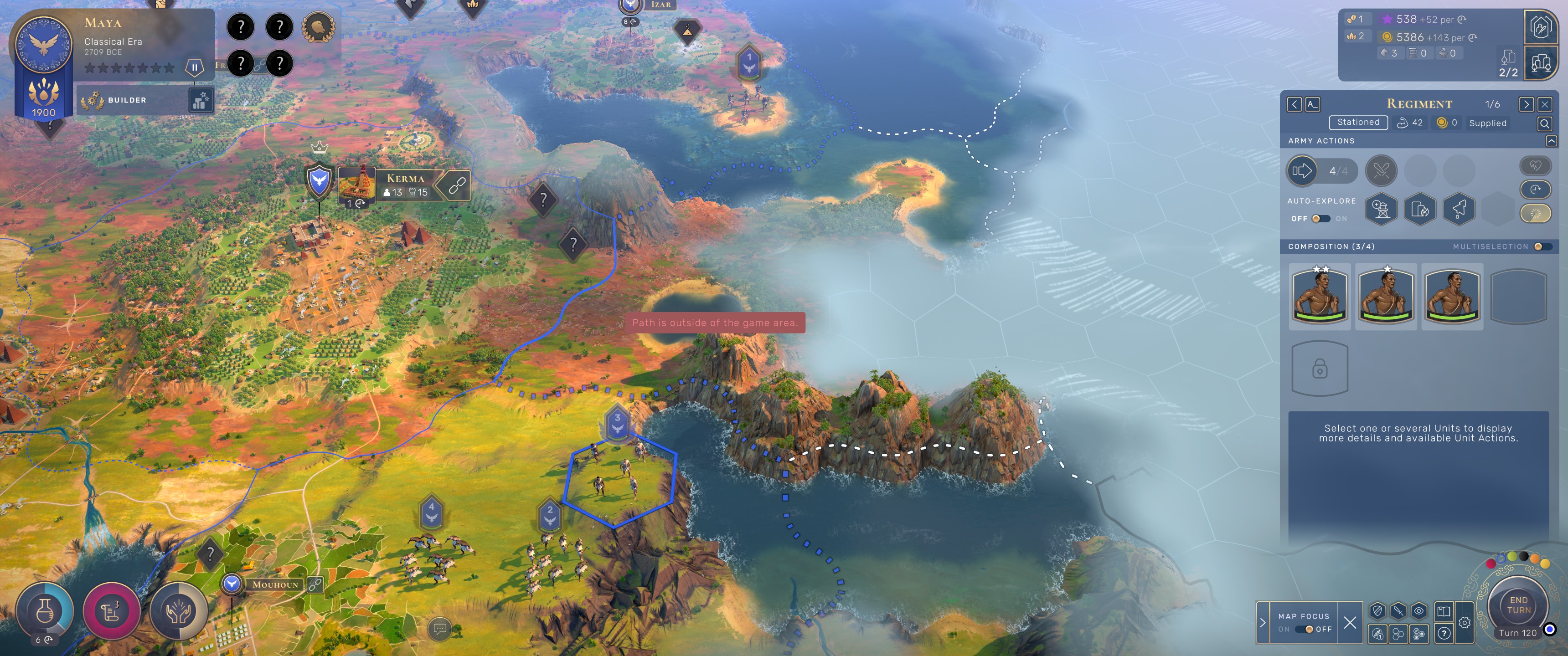Switch the Map Focus toggle on
1568x656 pixels.
pyautogui.click(x=1304, y=629)
